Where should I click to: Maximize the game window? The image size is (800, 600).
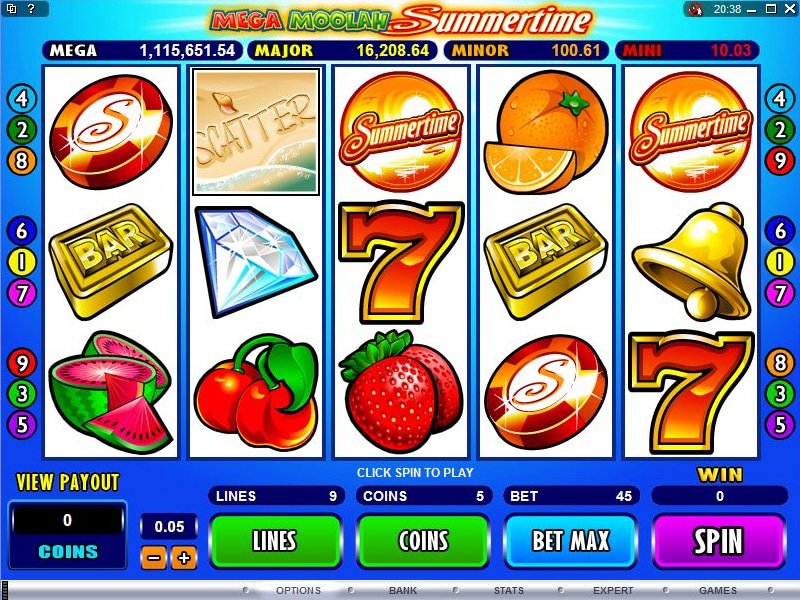[x=771, y=9]
